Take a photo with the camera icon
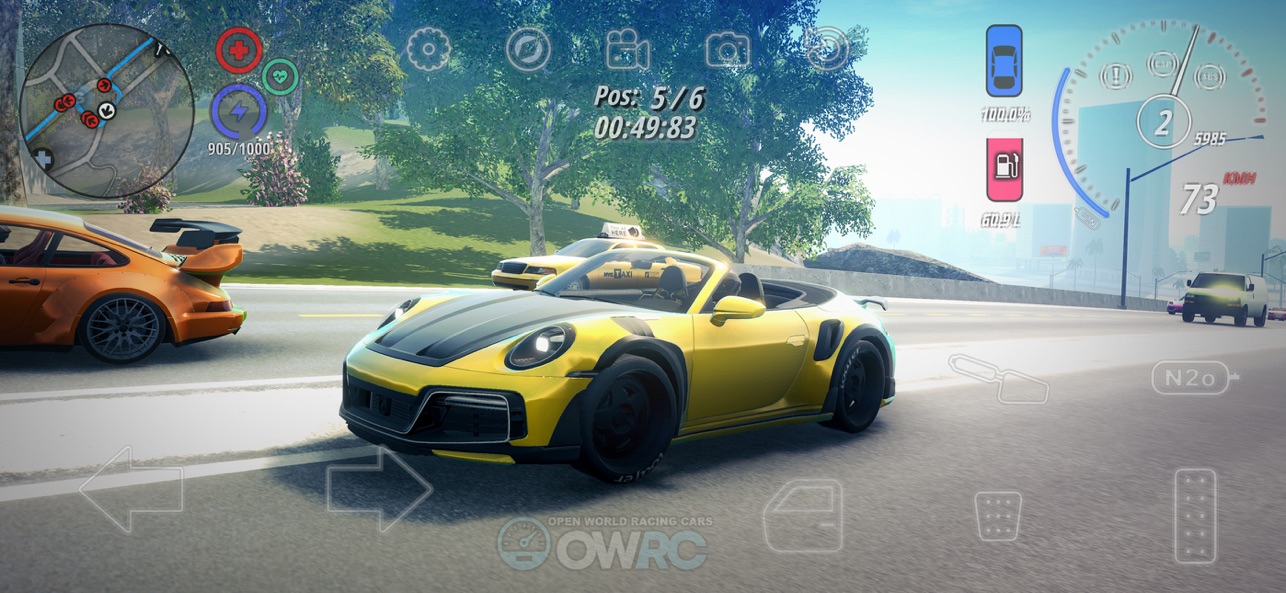Screen dimensions: 1286x593 (x=727, y=50)
